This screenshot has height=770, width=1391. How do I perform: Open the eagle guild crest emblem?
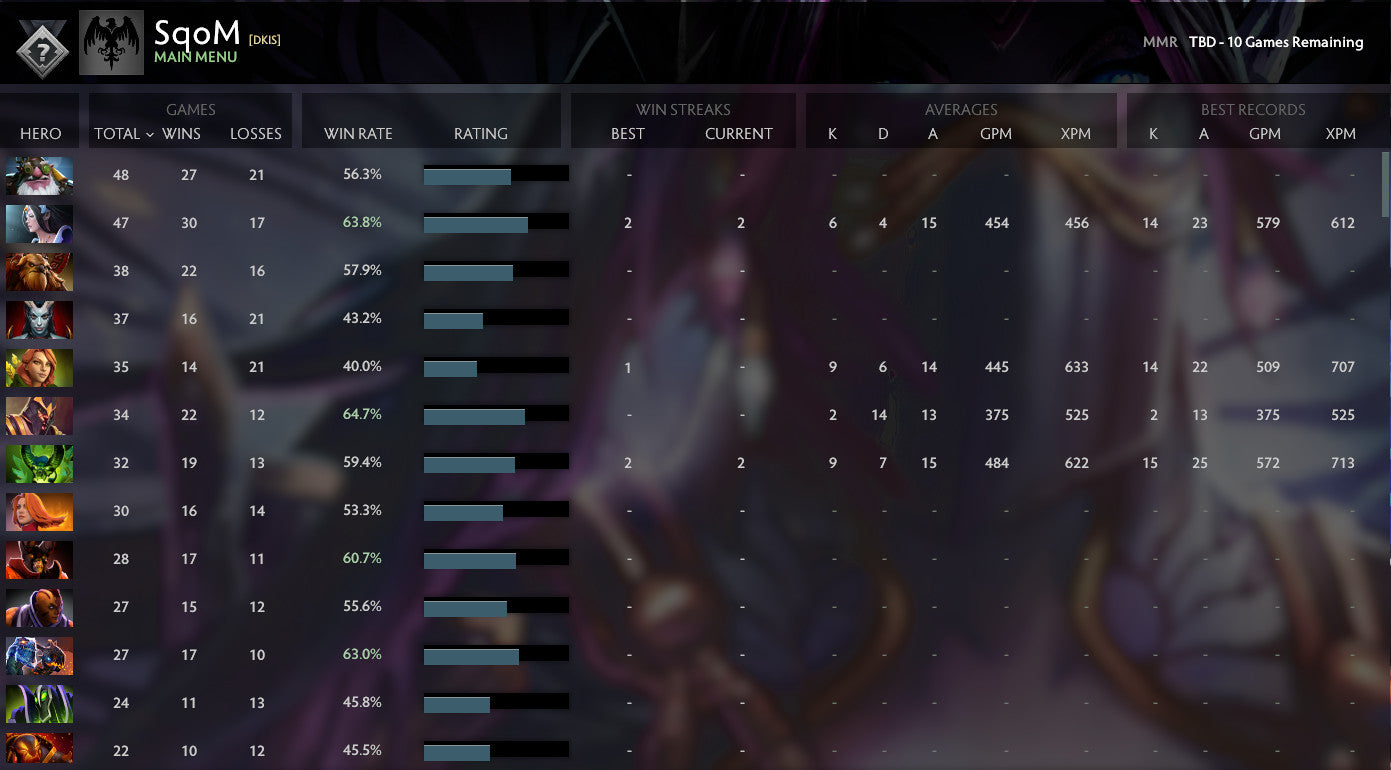111,42
